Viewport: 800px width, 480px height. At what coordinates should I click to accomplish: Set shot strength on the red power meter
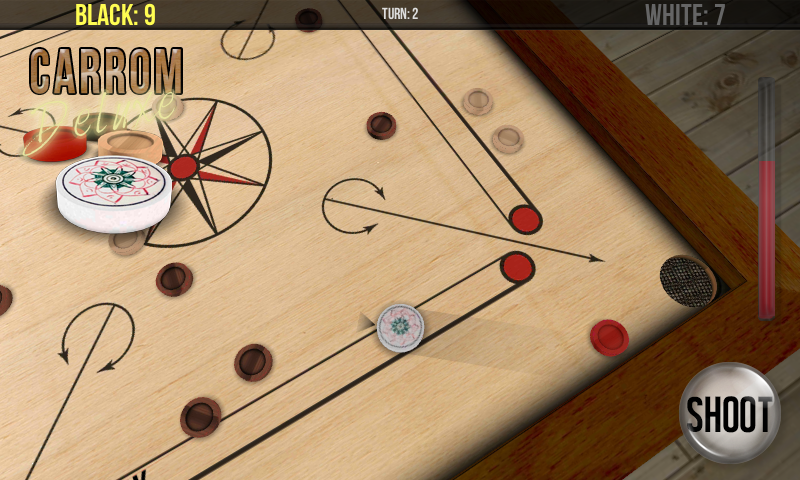766,200
